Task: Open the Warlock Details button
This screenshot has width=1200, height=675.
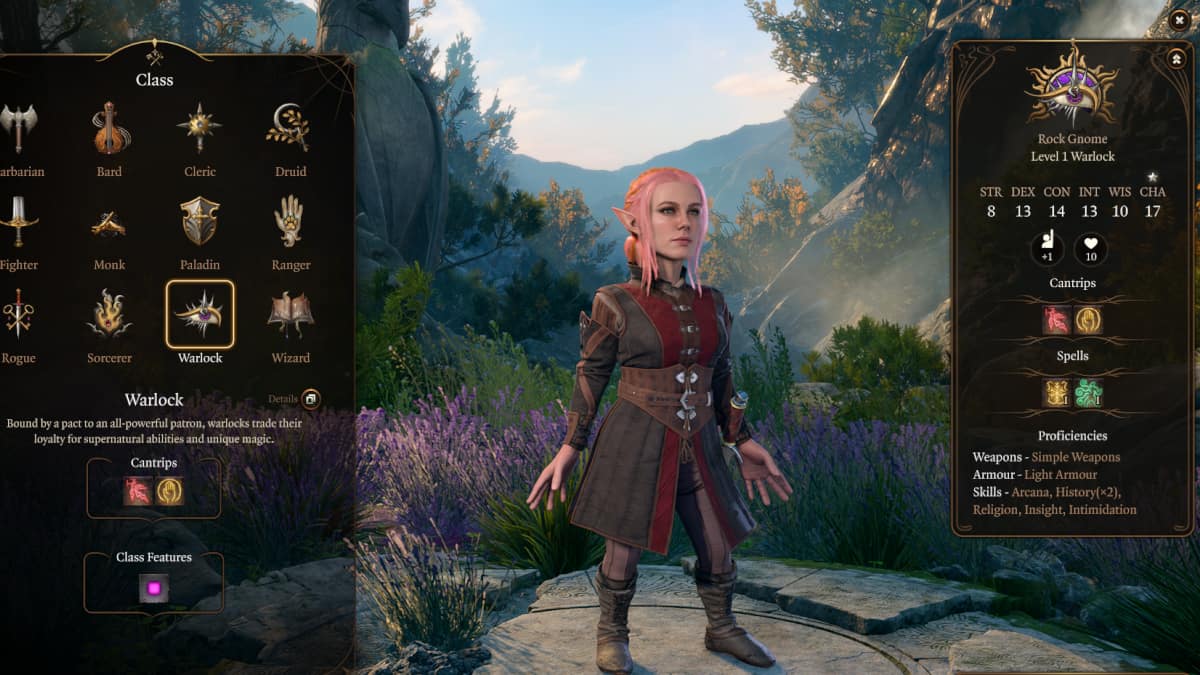Action: (x=310, y=399)
